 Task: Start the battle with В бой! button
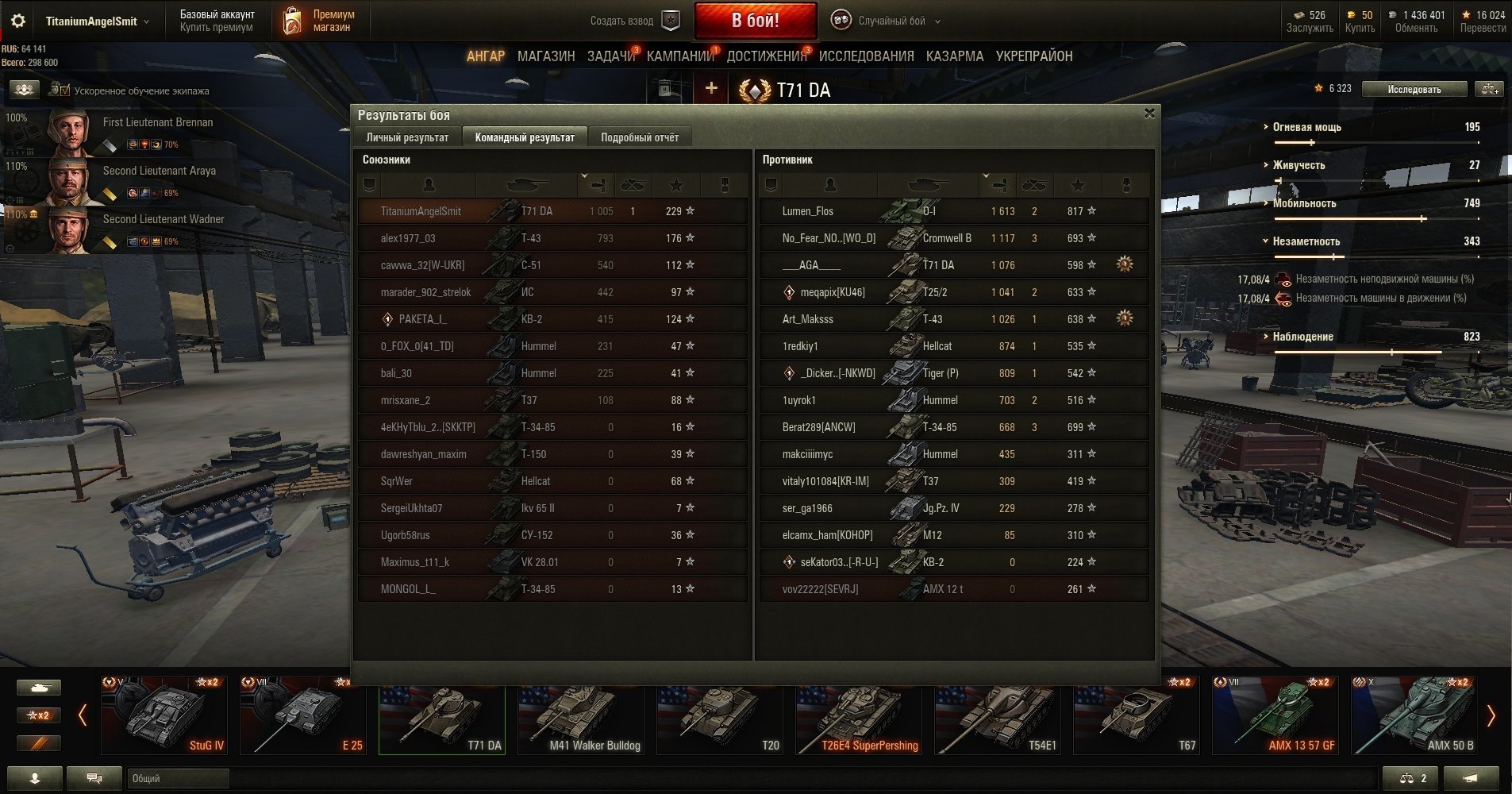tap(755, 21)
